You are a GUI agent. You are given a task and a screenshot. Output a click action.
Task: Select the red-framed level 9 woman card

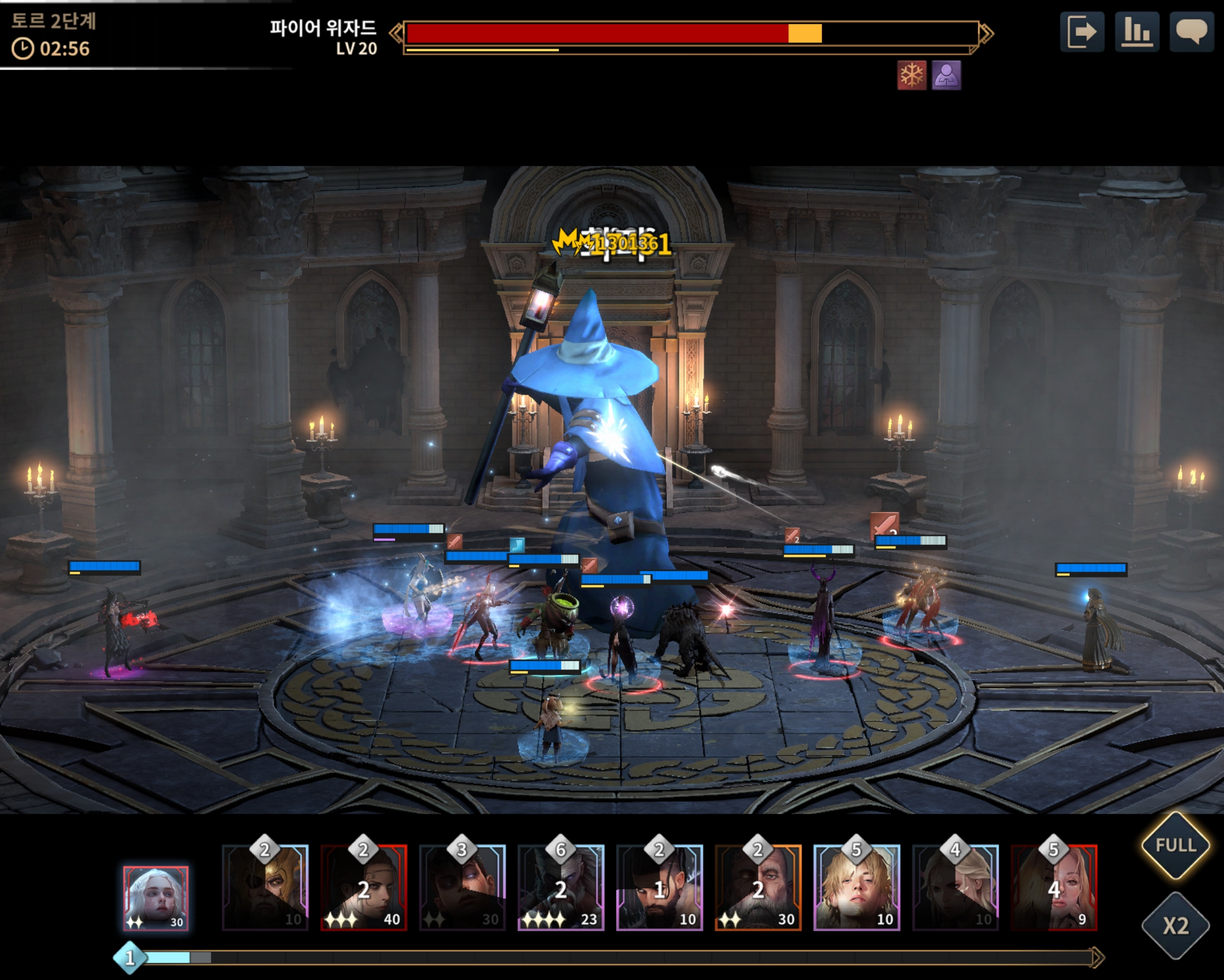[x=1054, y=887]
